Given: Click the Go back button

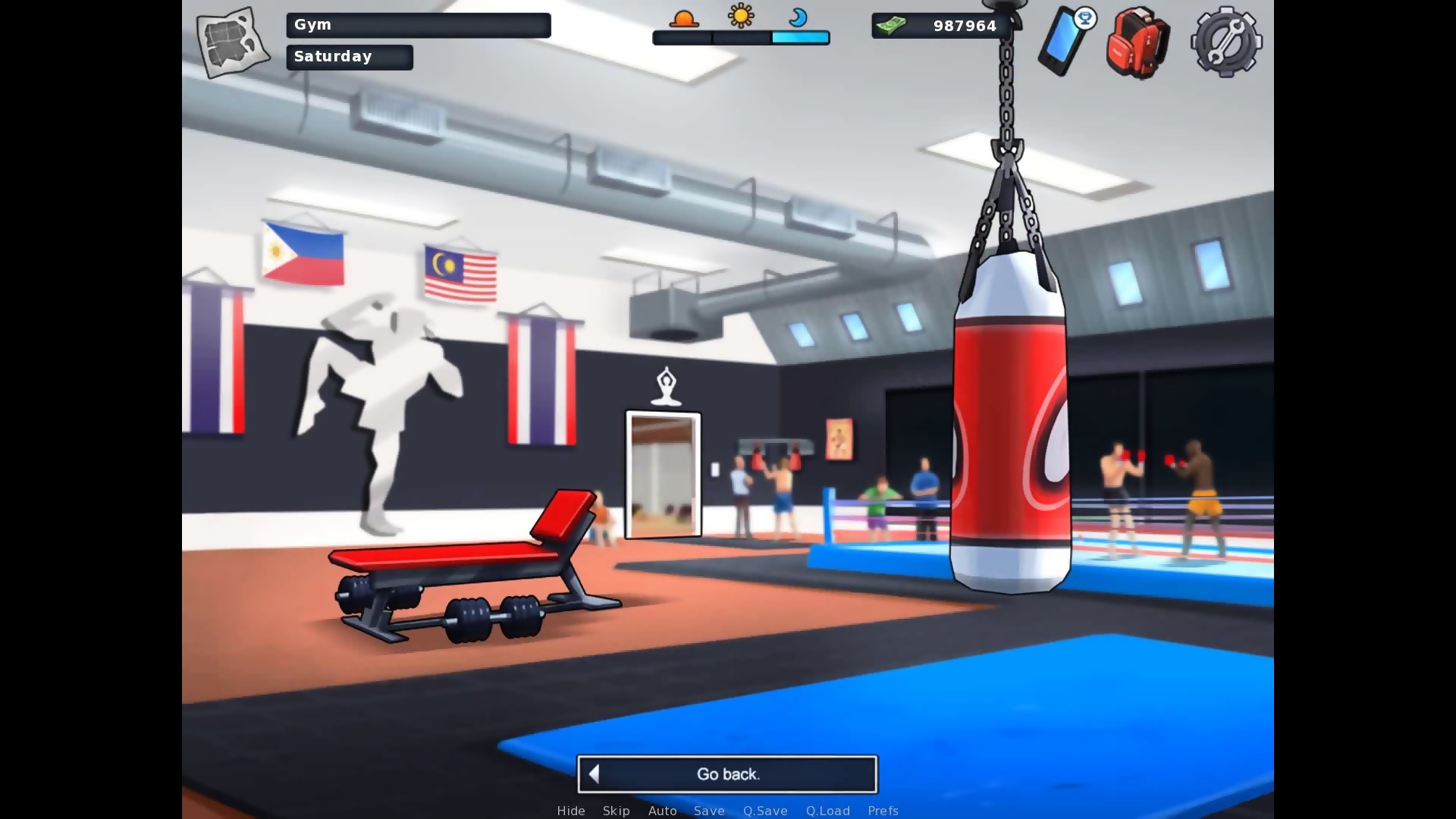Looking at the screenshot, I should (727, 774).
